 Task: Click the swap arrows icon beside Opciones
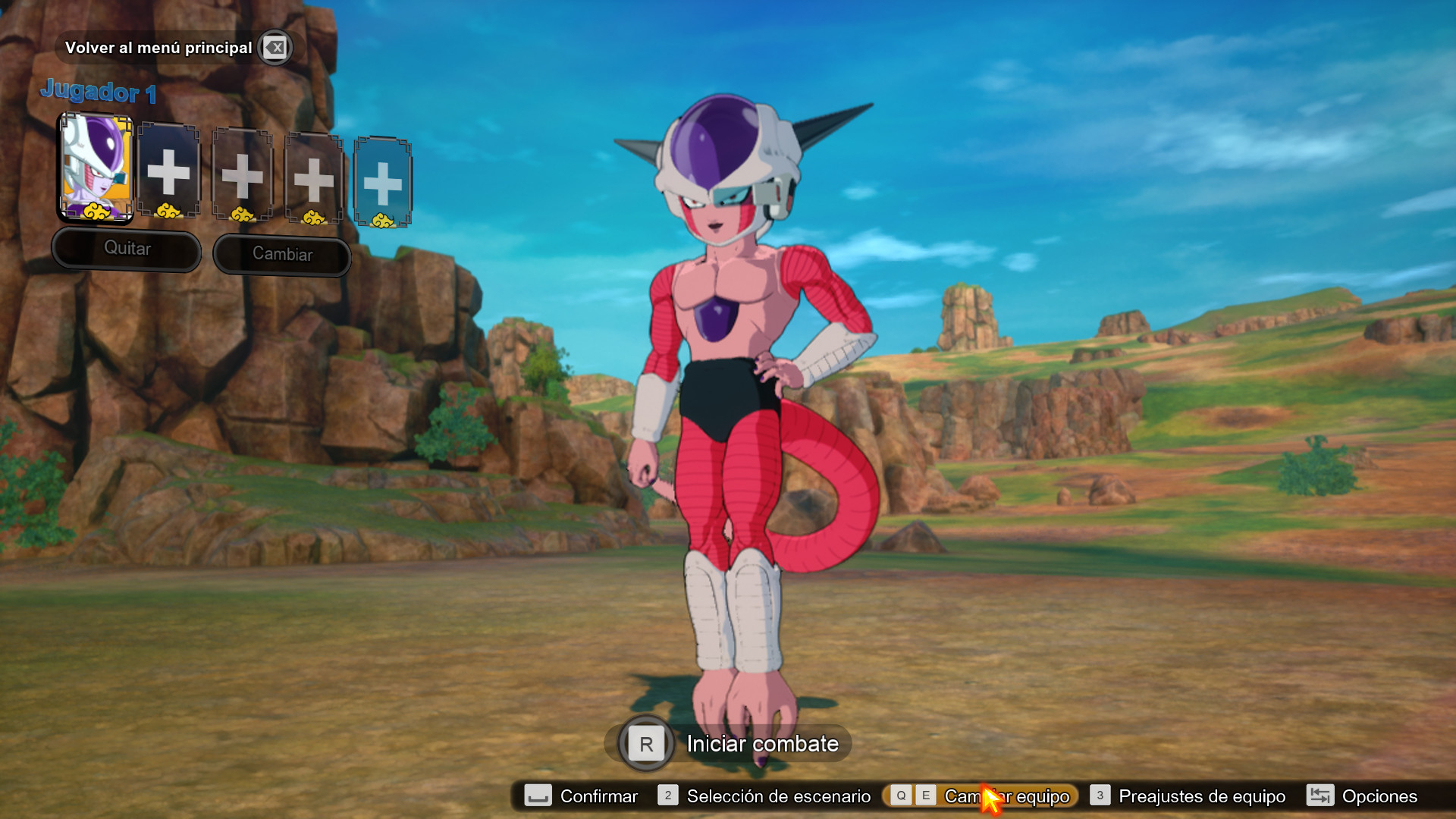coord(1319,796)
